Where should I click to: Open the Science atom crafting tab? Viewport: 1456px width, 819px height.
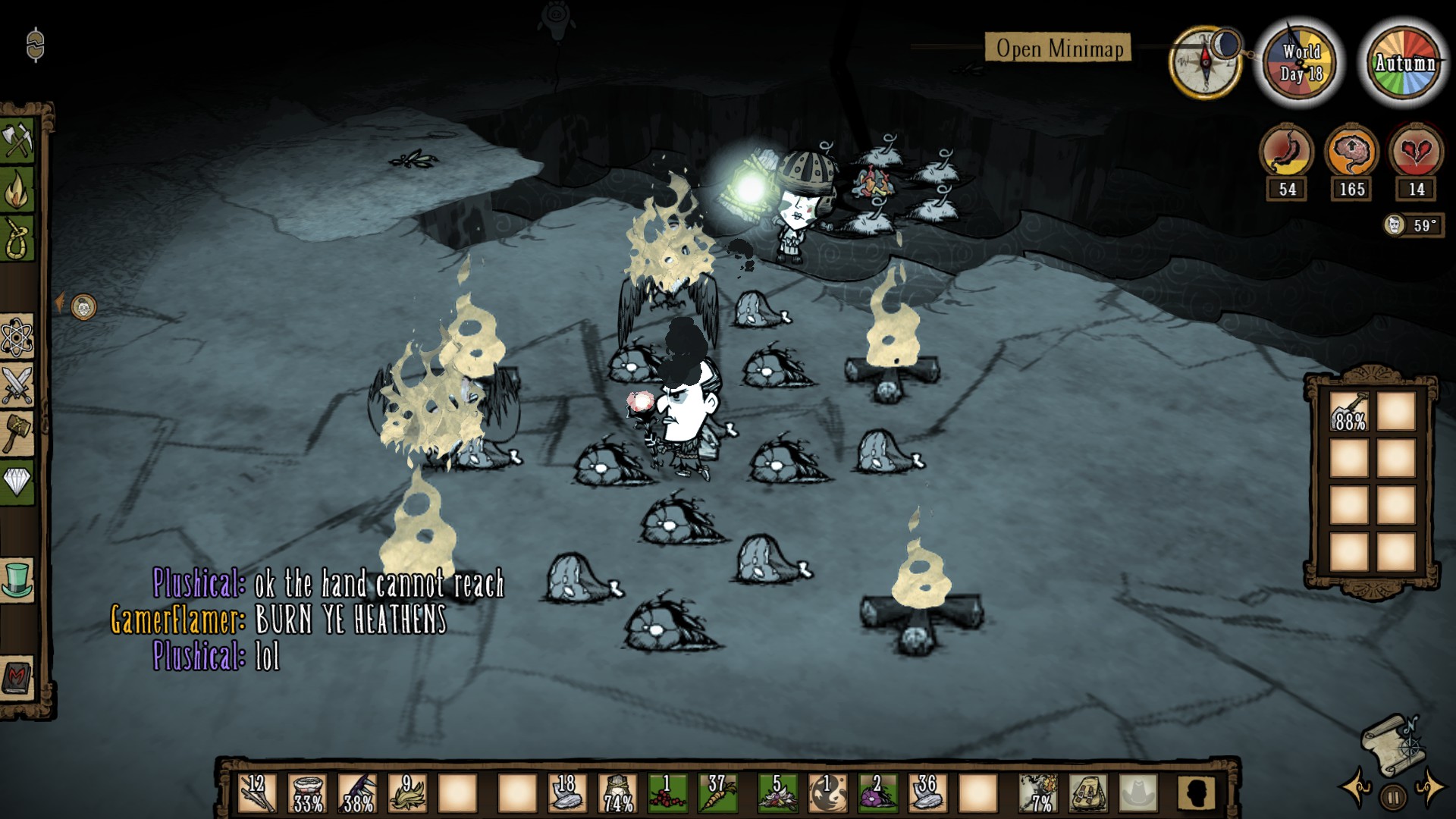point(17,337)
